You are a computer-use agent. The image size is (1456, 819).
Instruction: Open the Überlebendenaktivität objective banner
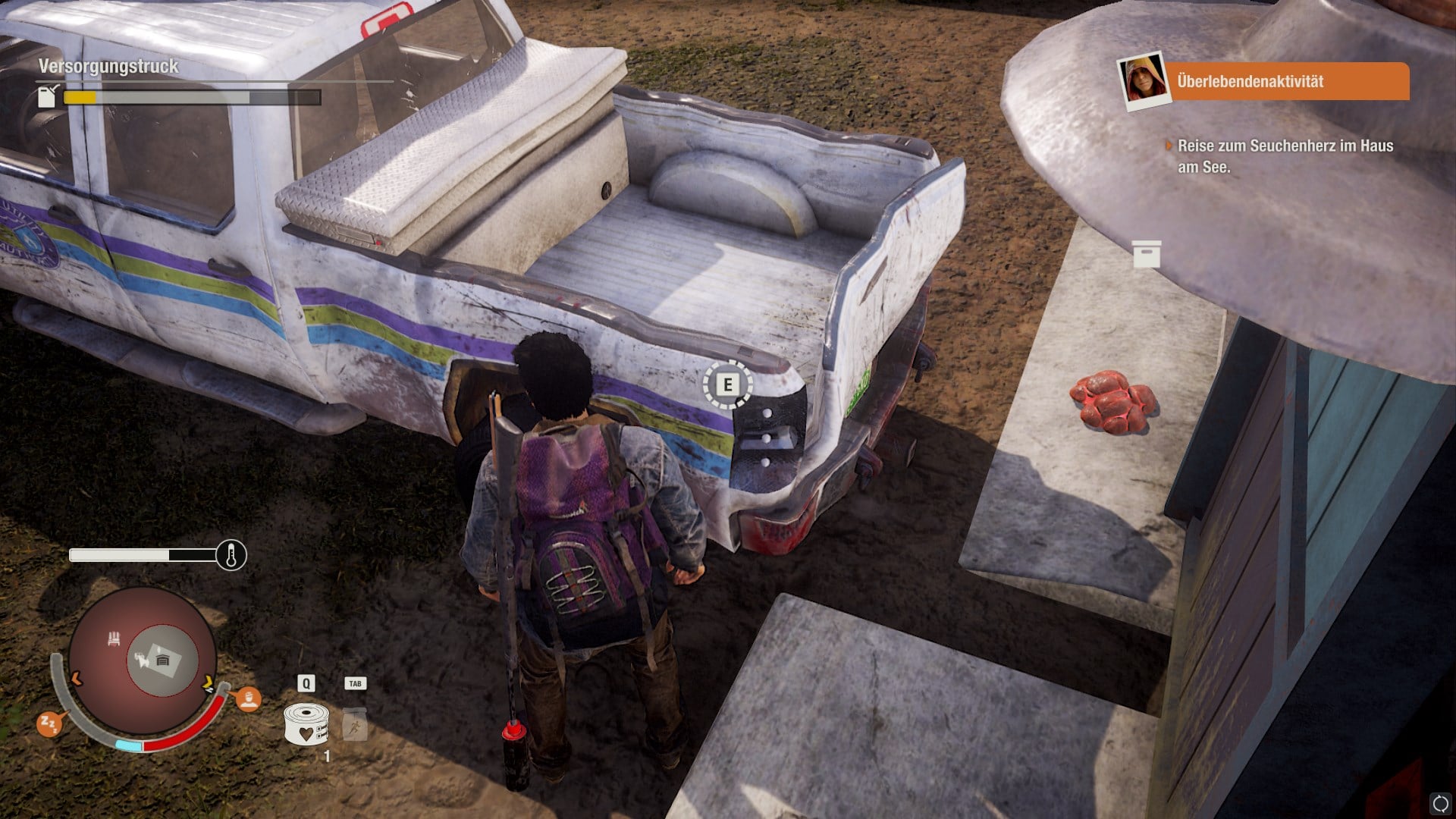click(x=1286, y=81)
